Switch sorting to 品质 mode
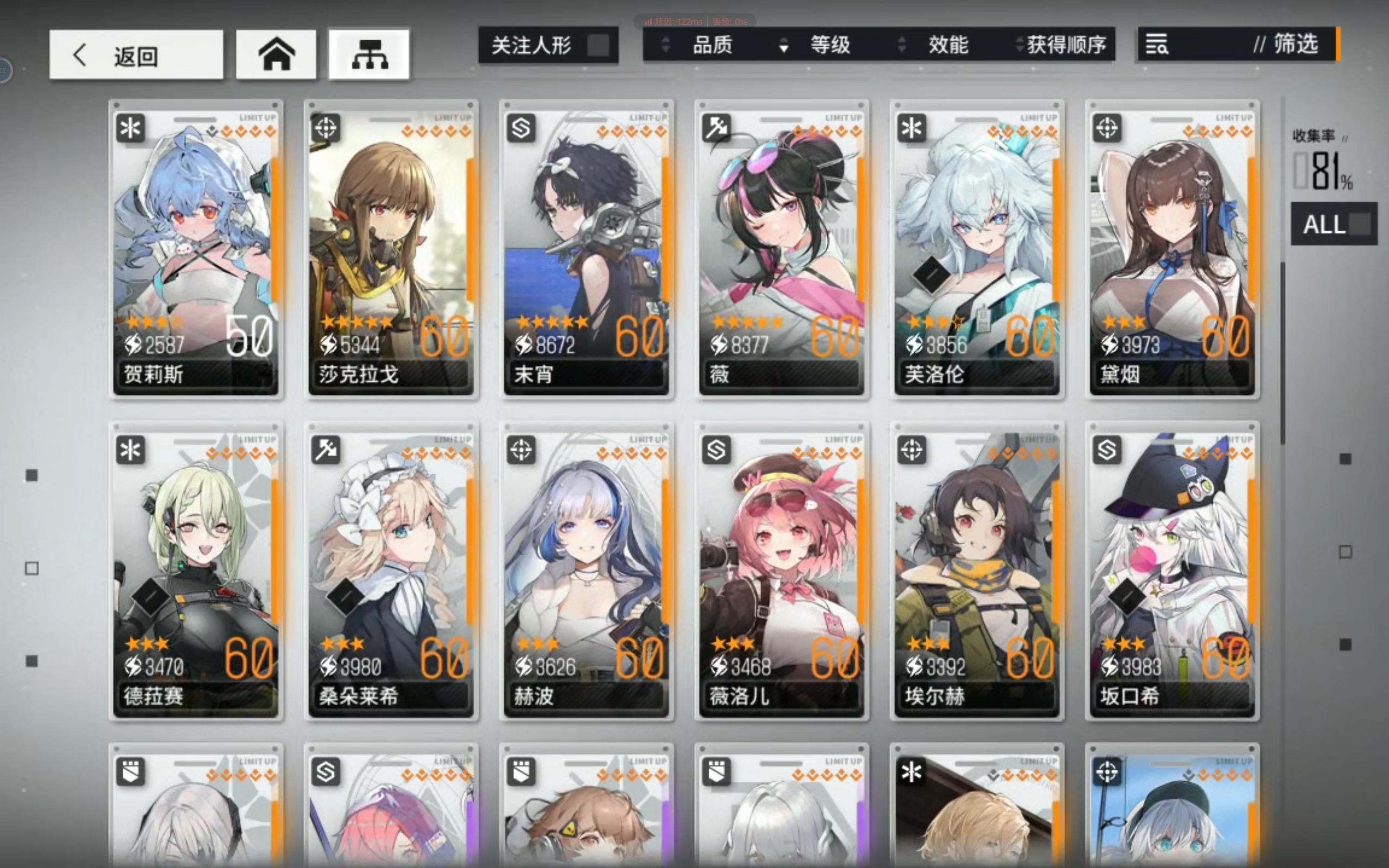 pos(712,46)
